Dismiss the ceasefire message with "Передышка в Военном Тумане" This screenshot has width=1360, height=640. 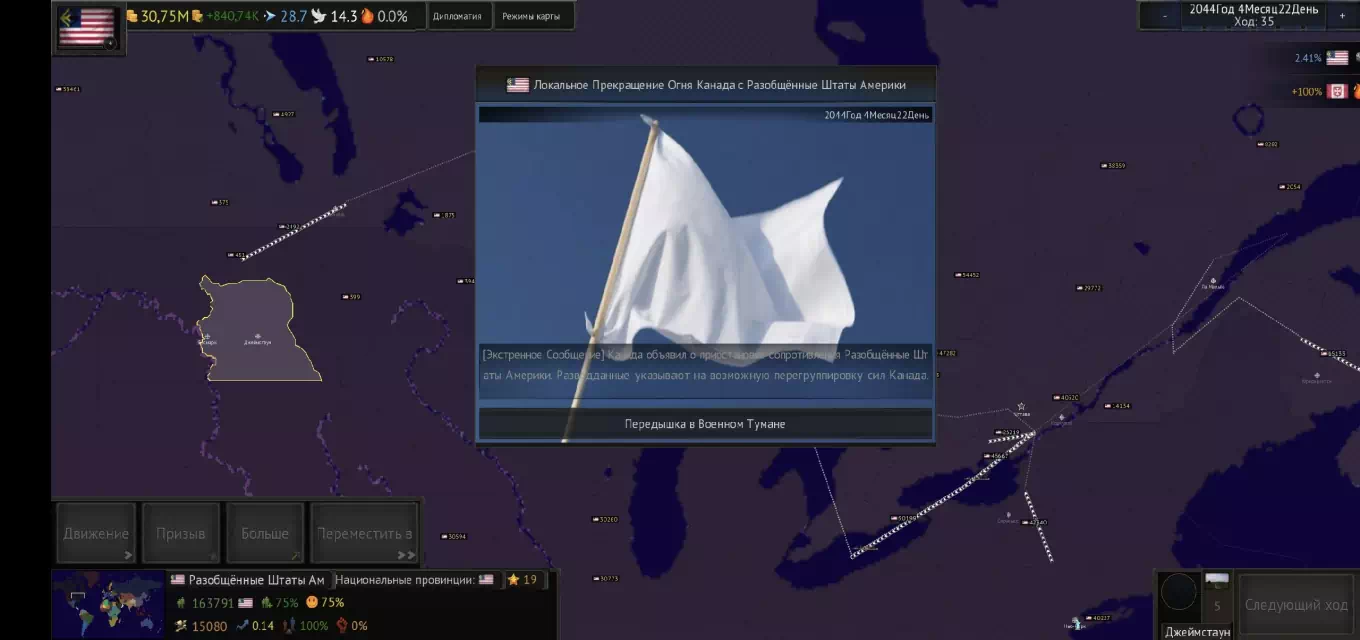pyautogui.click(x=705, y=424)
